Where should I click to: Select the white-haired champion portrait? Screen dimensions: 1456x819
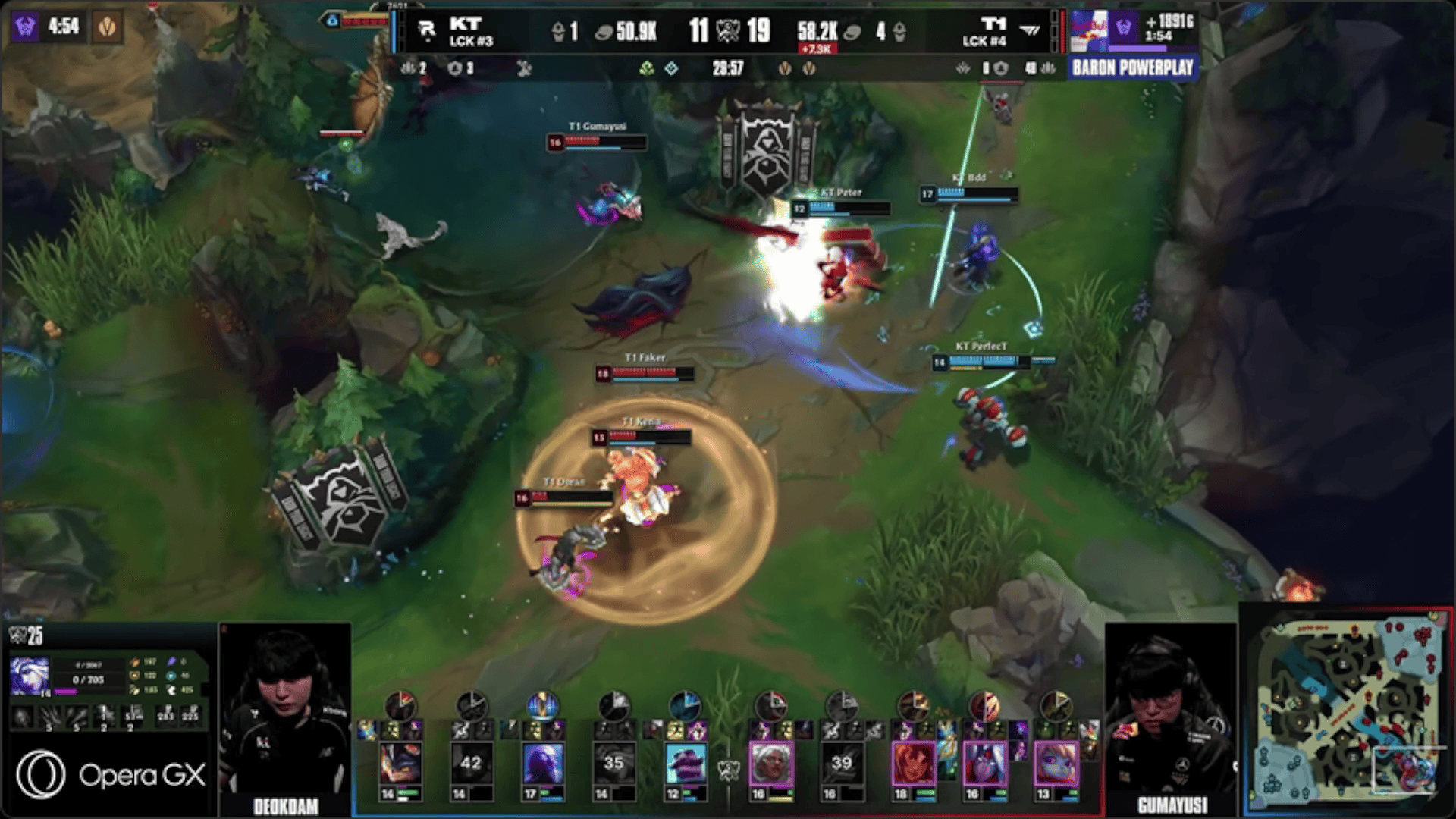coord(772,763)
